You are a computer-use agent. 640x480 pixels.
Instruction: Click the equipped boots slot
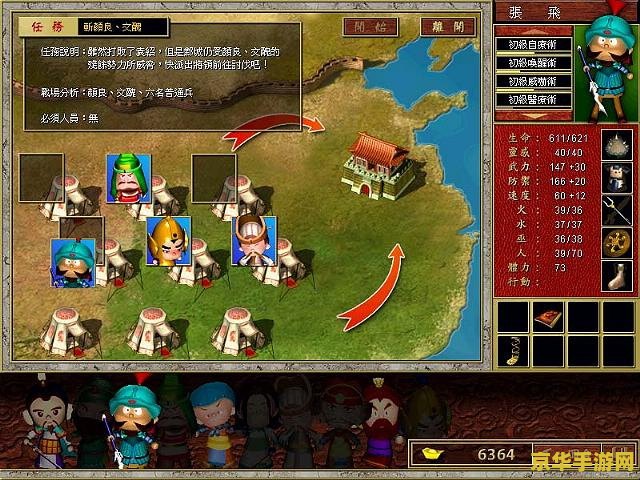tap(615, 274)
